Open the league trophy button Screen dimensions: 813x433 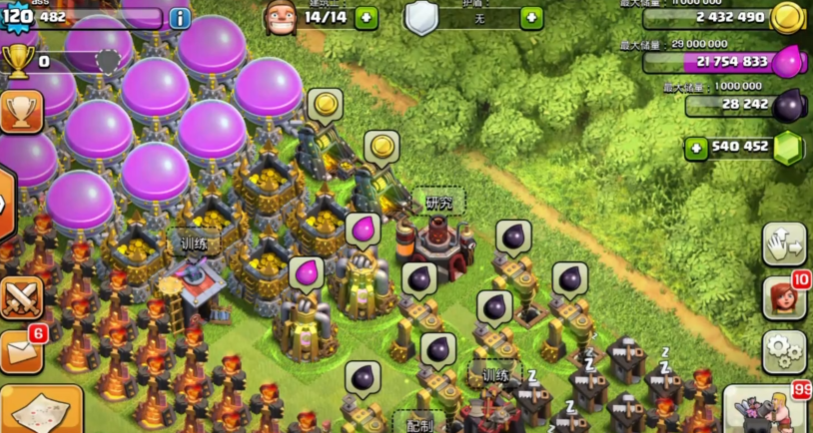(21, 112)
